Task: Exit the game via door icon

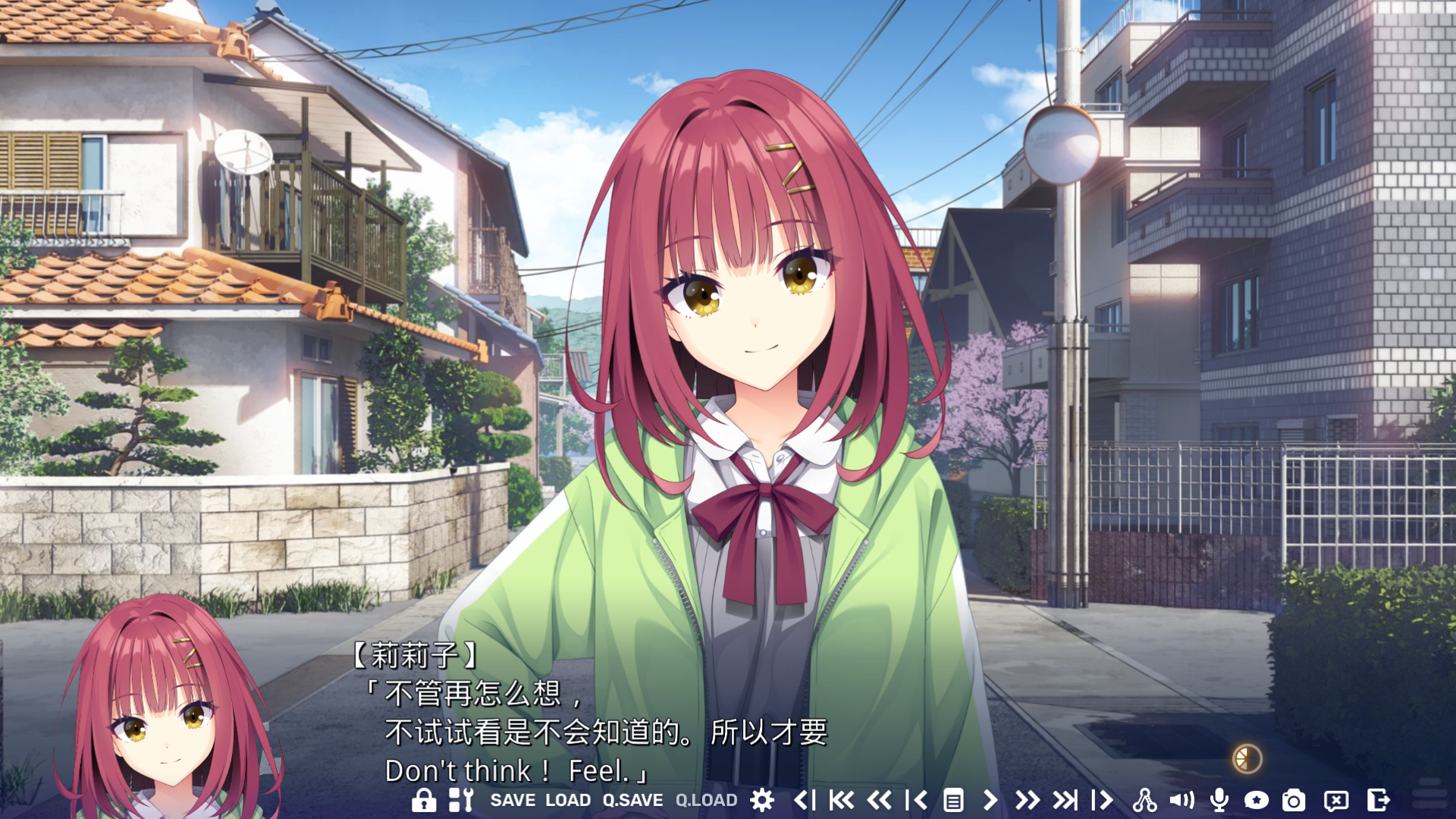Action: click(x=1378, y=800)
